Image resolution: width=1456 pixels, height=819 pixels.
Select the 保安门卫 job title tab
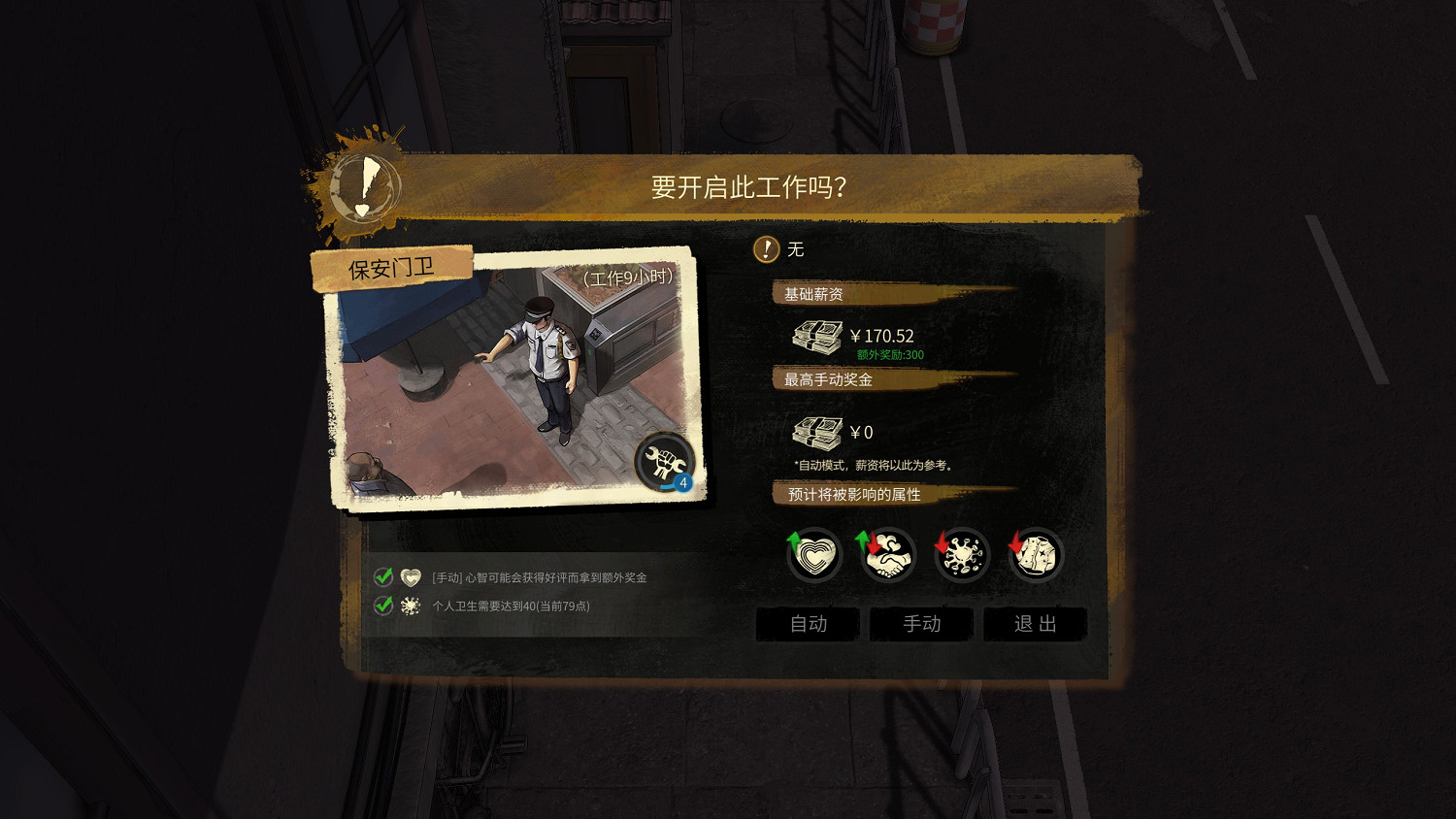392,269
